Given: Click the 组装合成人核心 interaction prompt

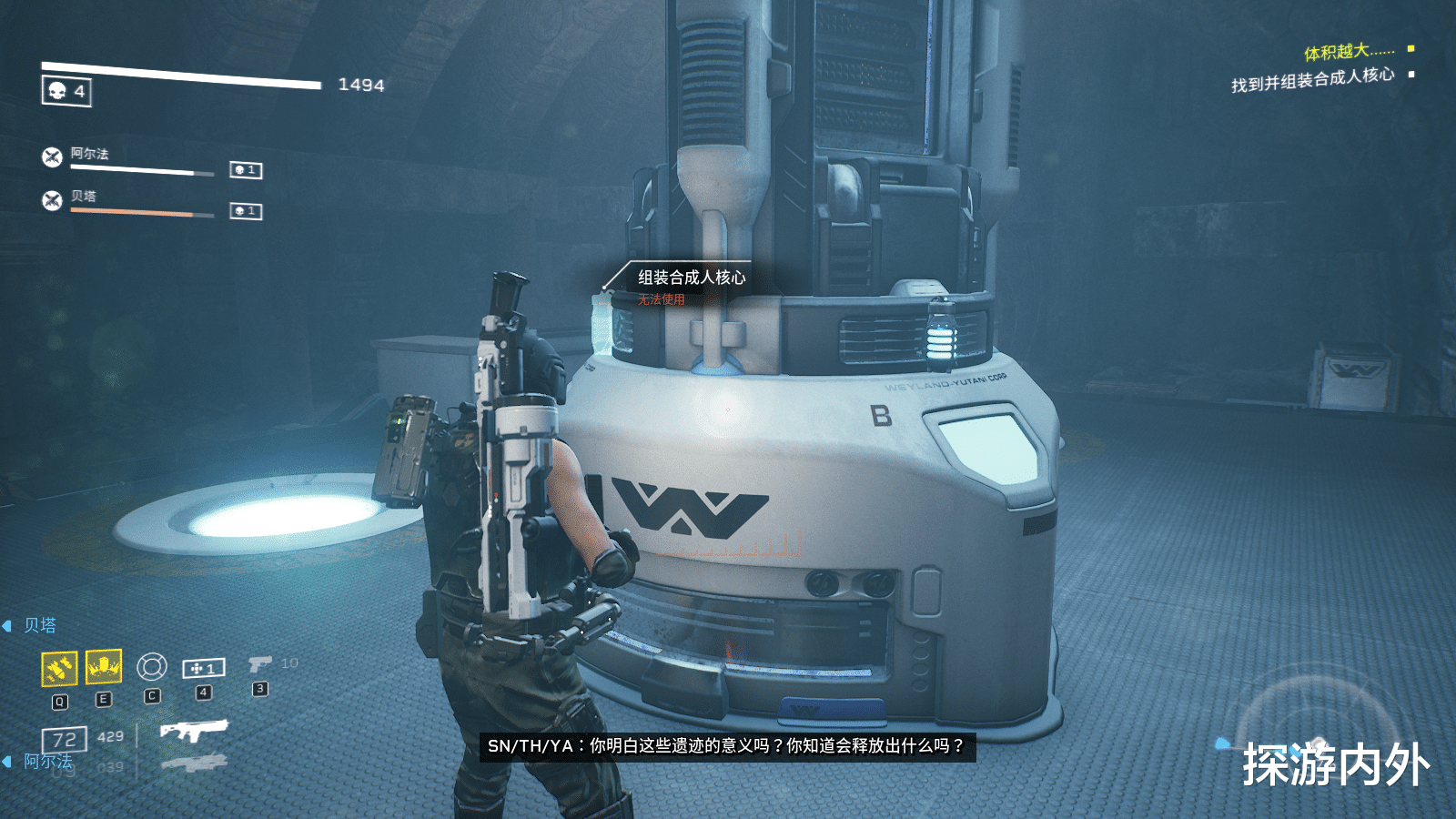Looking at the screenshot, I should point(691,278).
